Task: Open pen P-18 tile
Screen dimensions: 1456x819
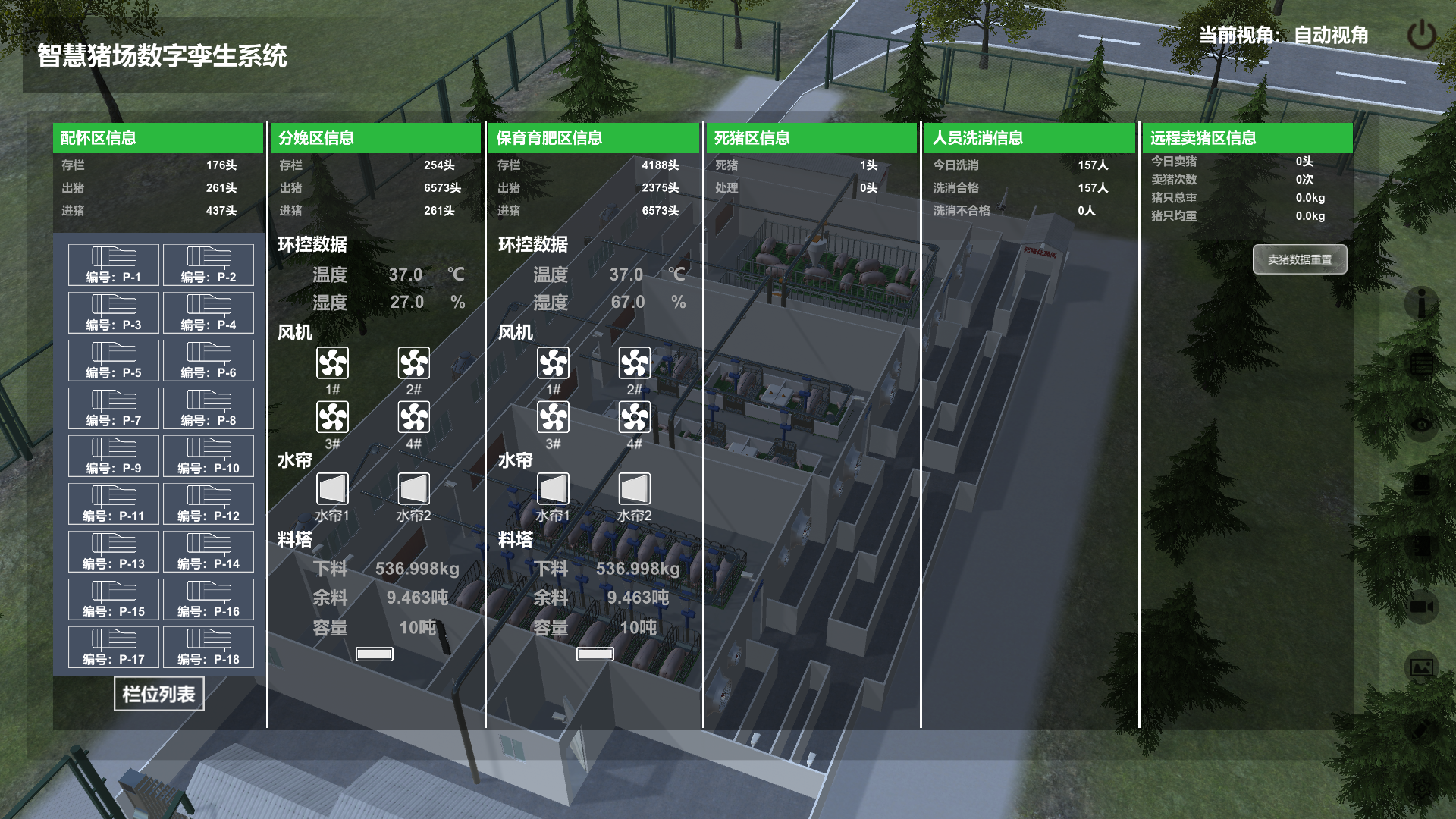Action: coord(209,647)
